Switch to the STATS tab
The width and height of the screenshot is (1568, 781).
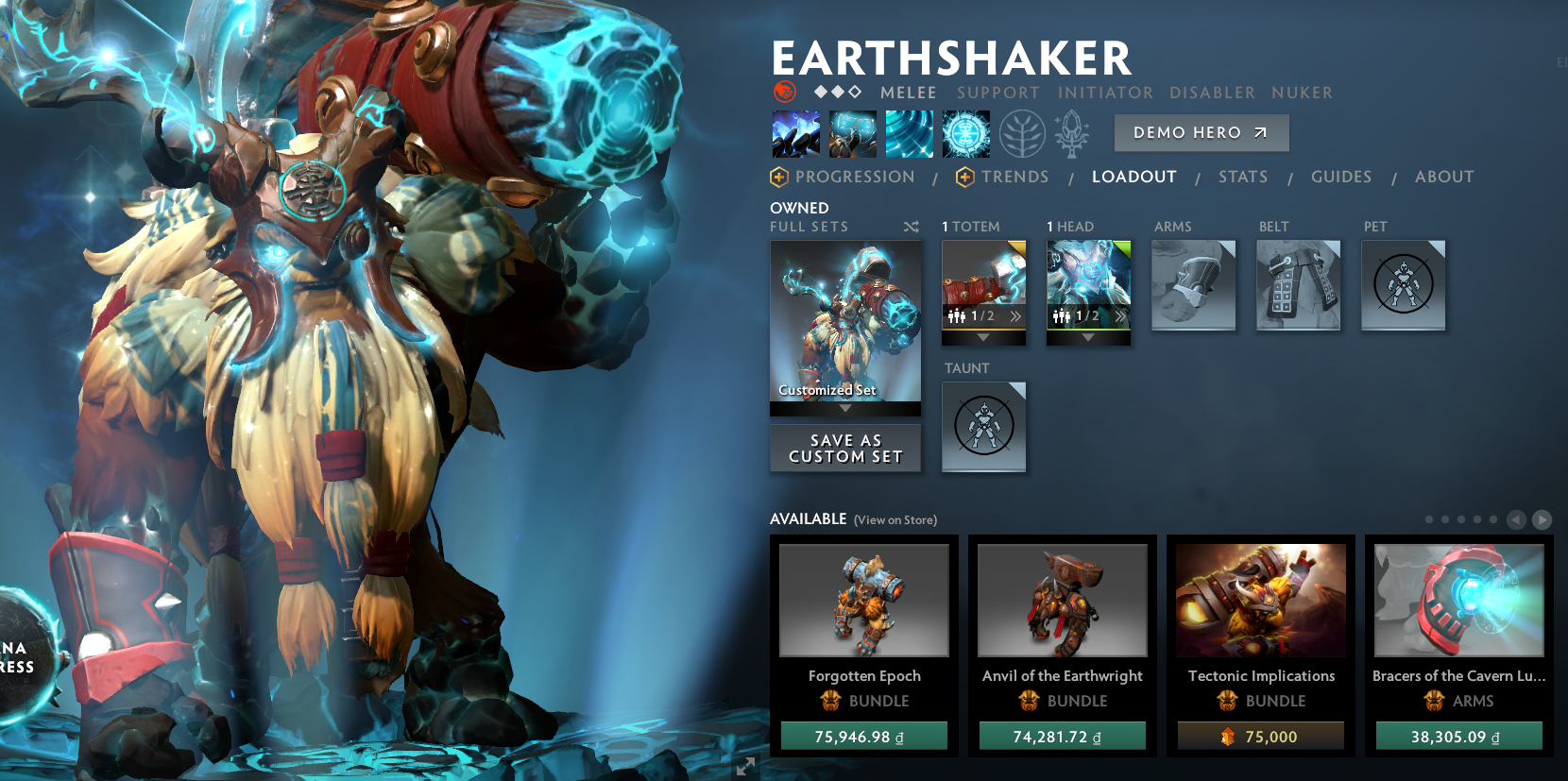(x=1243, y=177)
